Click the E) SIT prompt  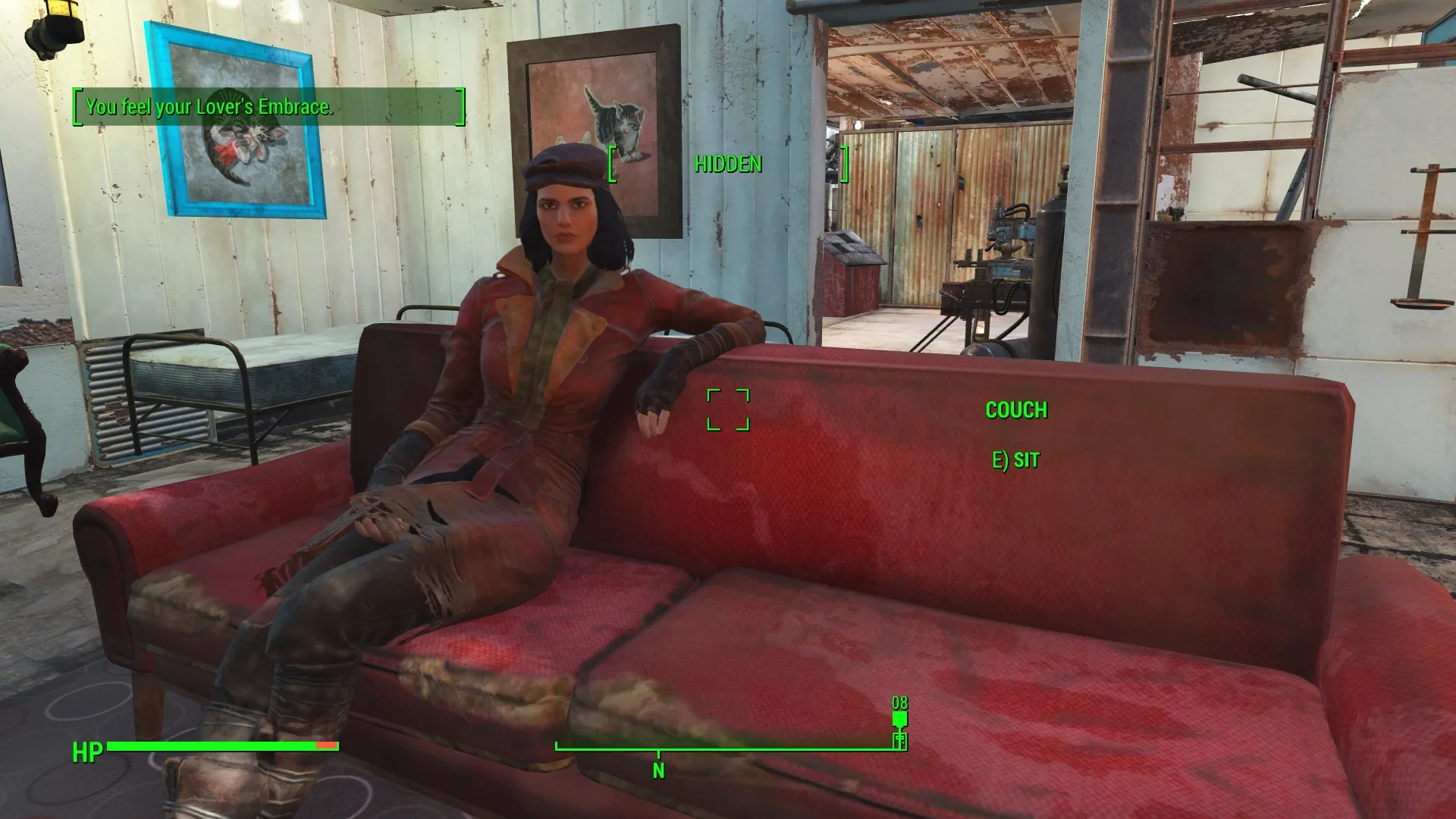pos(1015,459)
